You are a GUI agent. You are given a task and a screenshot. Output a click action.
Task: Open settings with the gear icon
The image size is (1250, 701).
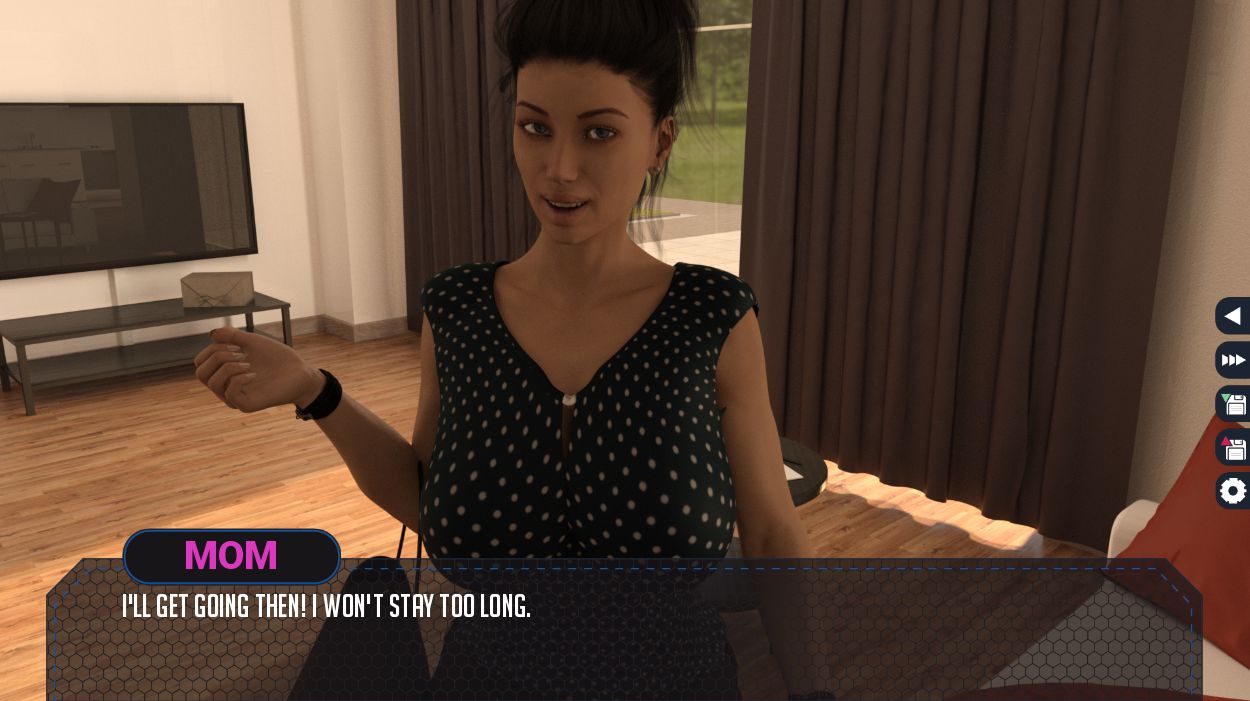point(1234,491)
